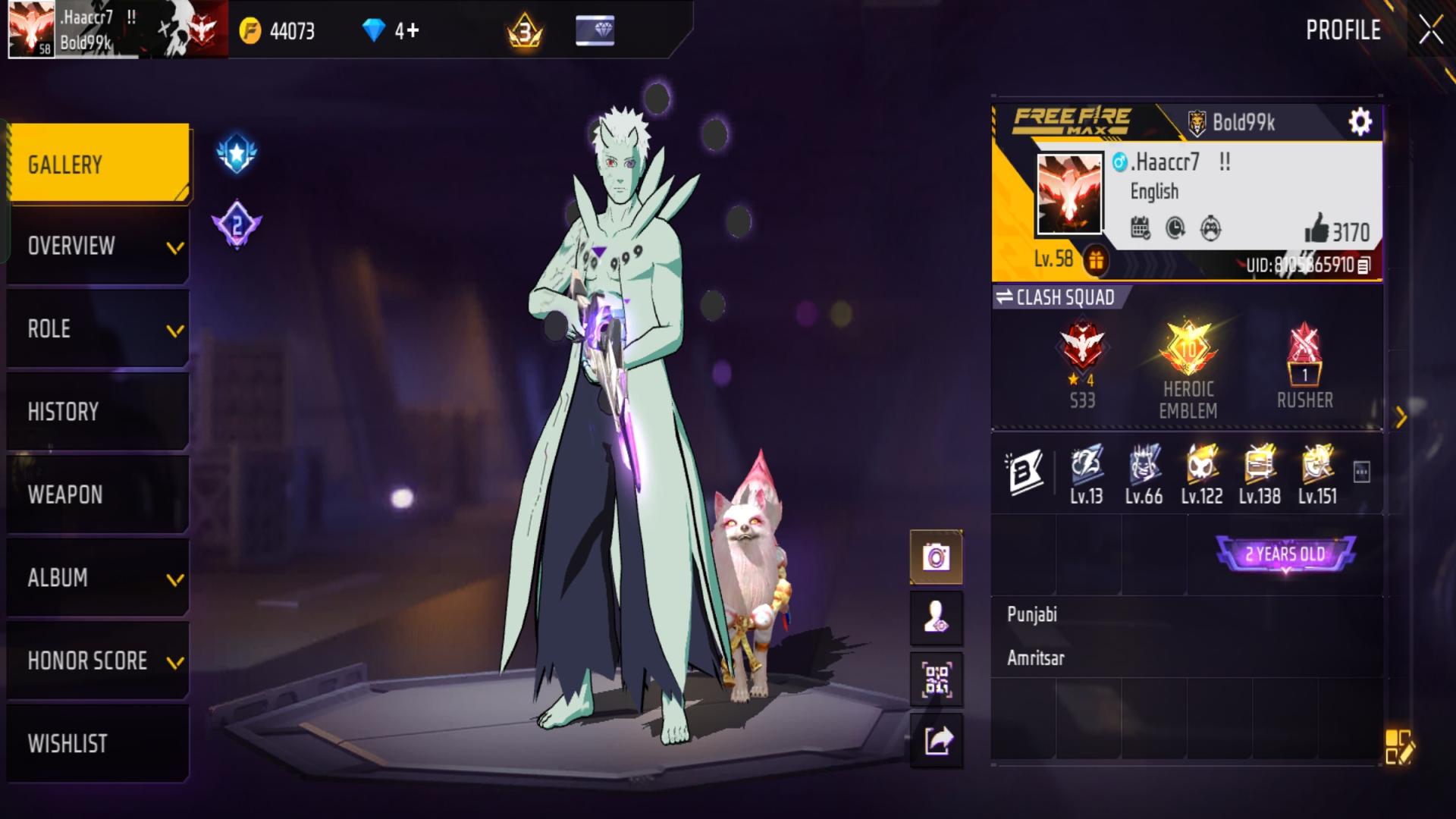1456x819 pixels.
Task: Close the Profile screen
Action: coord(1431,30)
